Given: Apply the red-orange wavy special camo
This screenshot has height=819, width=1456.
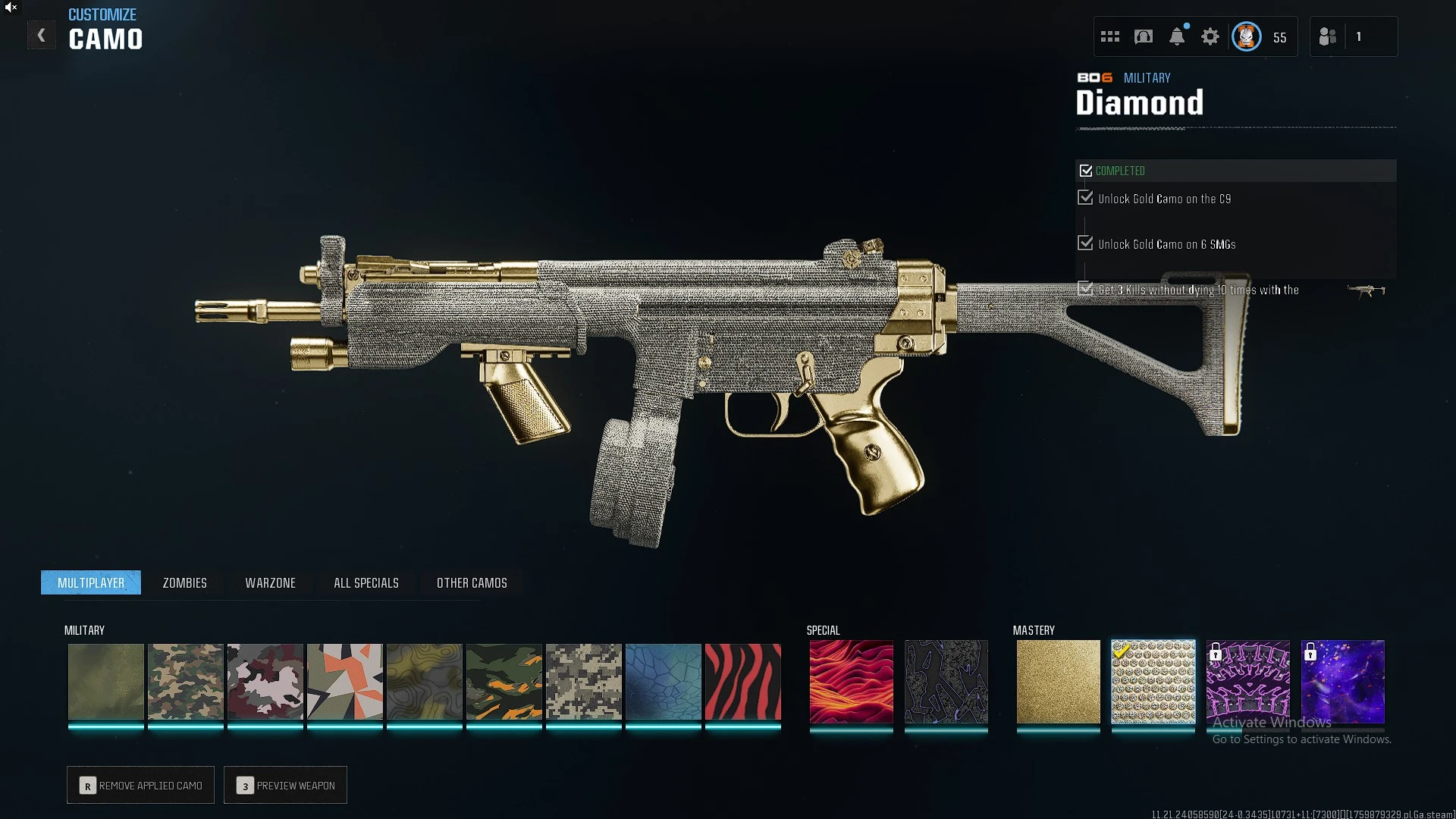Looking at the screenshot, I should coord(851,681).
